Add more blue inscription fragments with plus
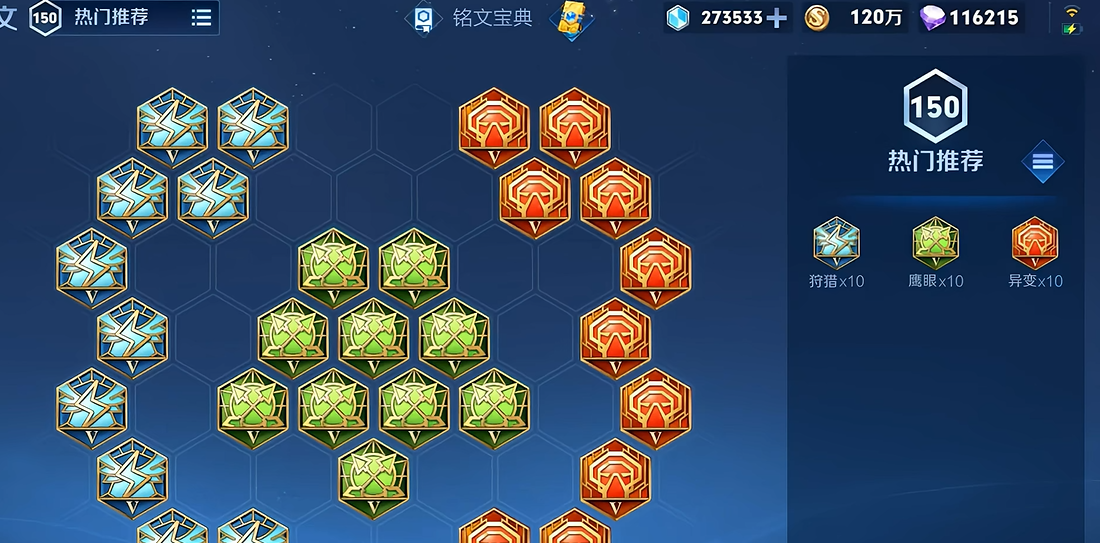1100x543 pixels. (776, 18)
